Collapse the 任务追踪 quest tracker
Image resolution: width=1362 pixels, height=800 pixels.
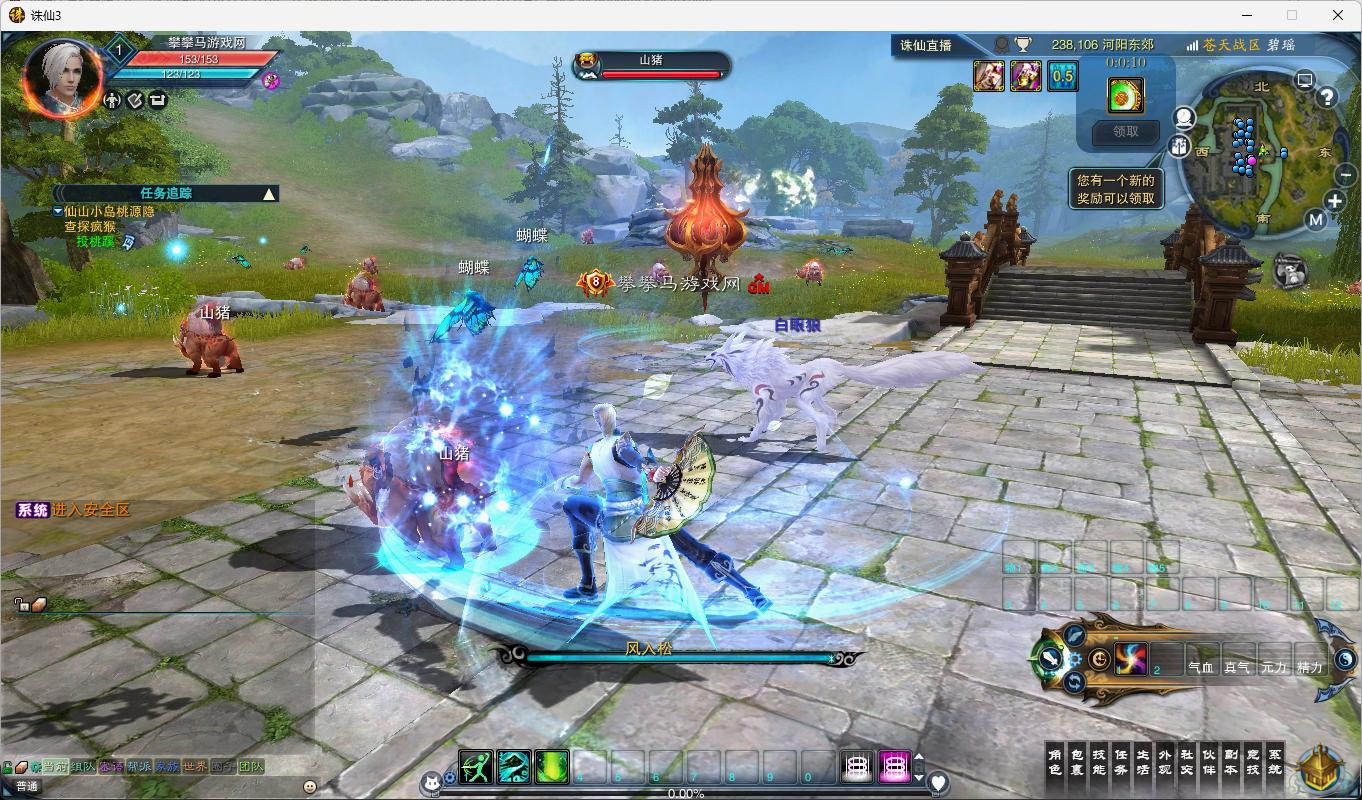tap(268, 194)
